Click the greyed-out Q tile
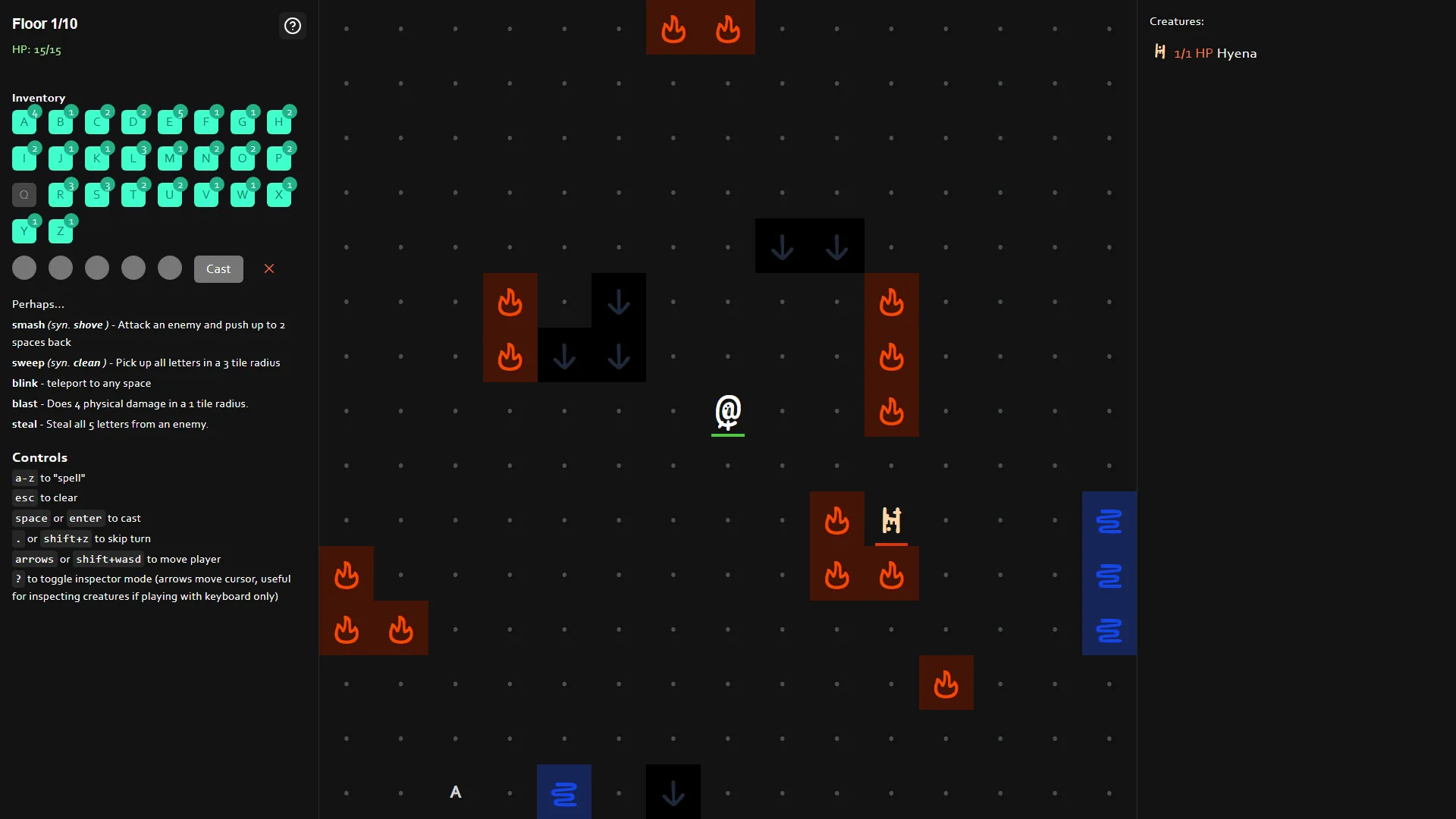 (24, 194)
